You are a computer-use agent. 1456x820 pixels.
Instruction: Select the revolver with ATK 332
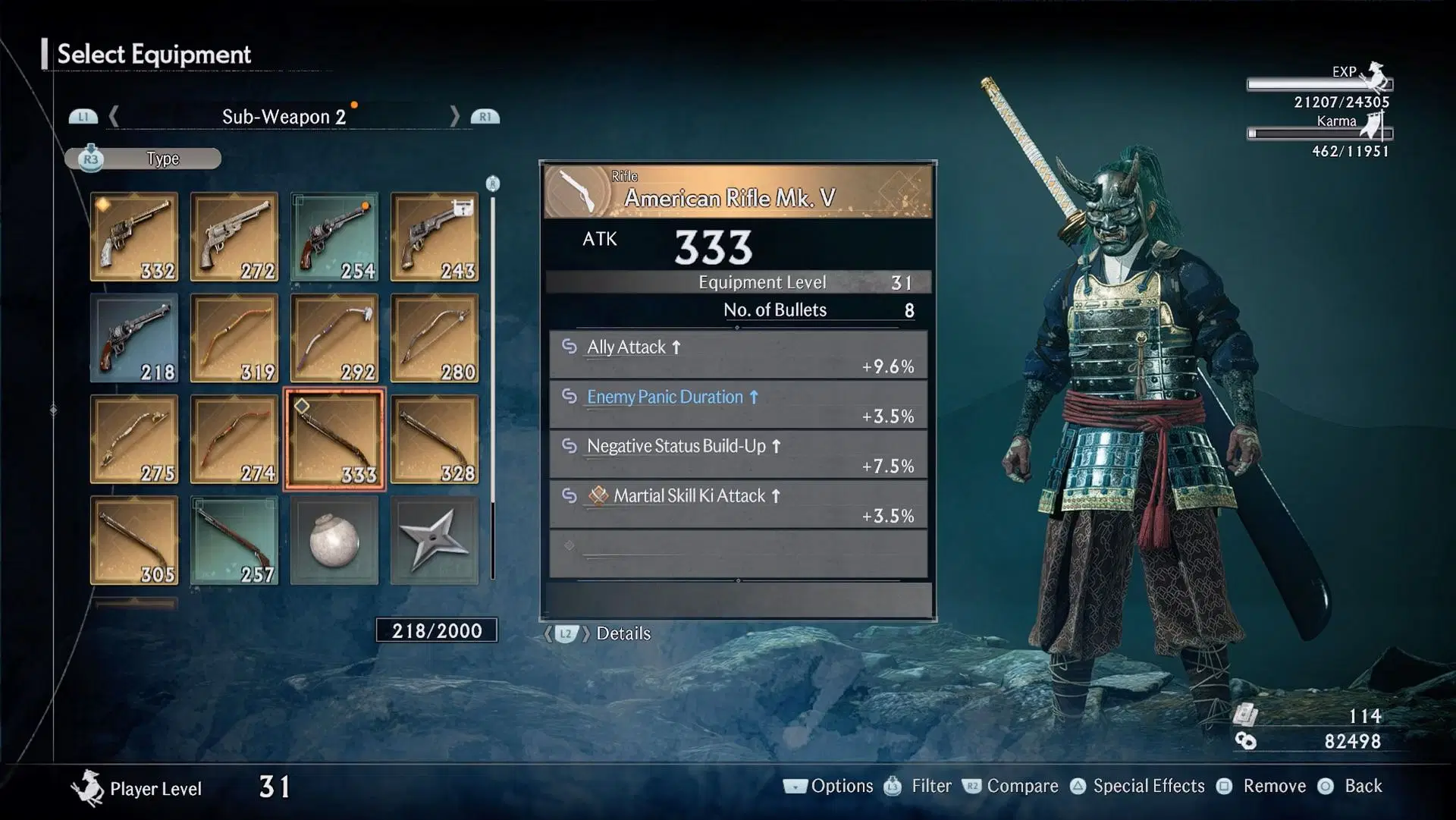point(134,237)
